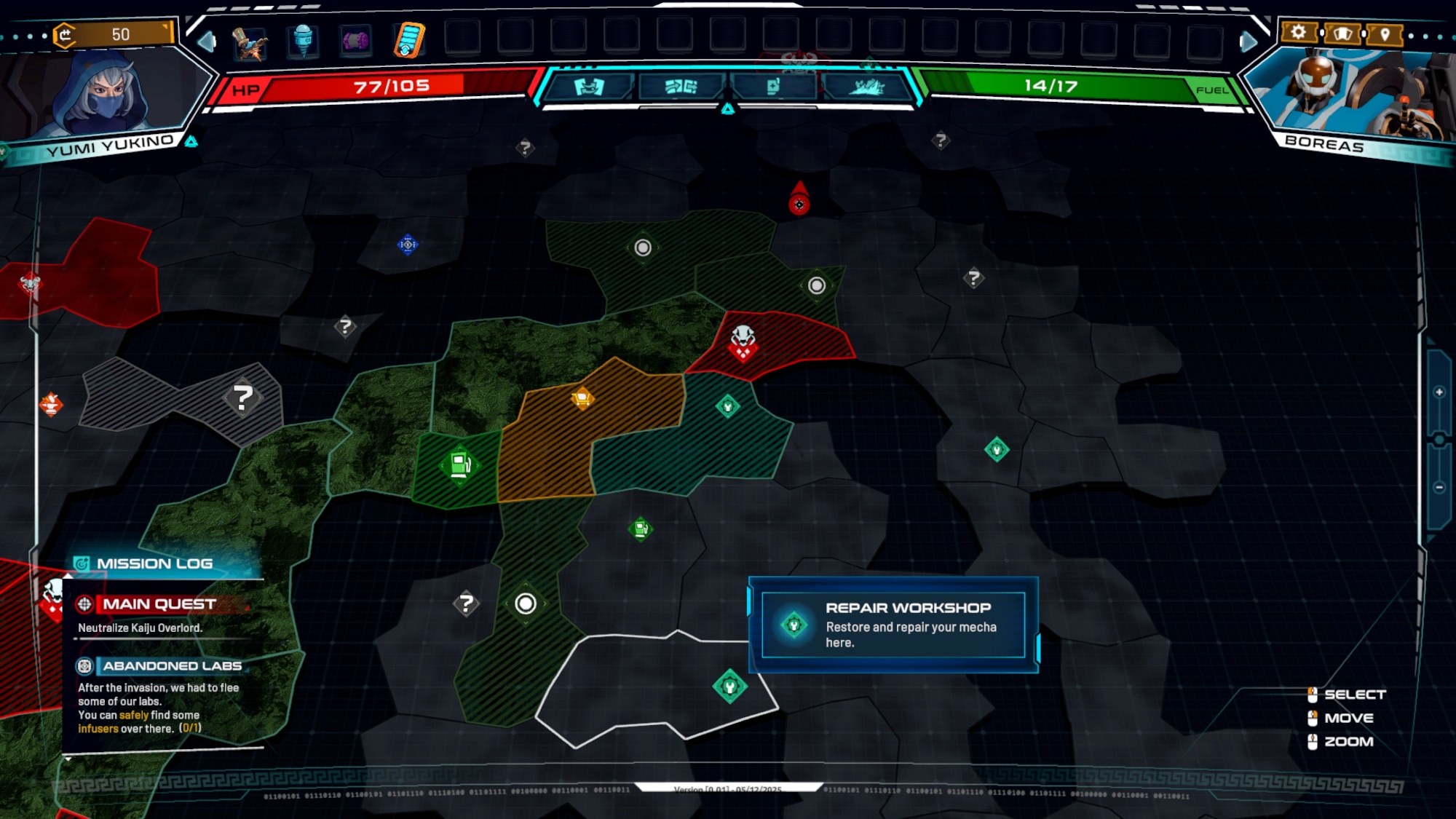This screenshot has width=1456, height=819.
Task: Open settings via the gear icon
Action: pos(1298,33)
